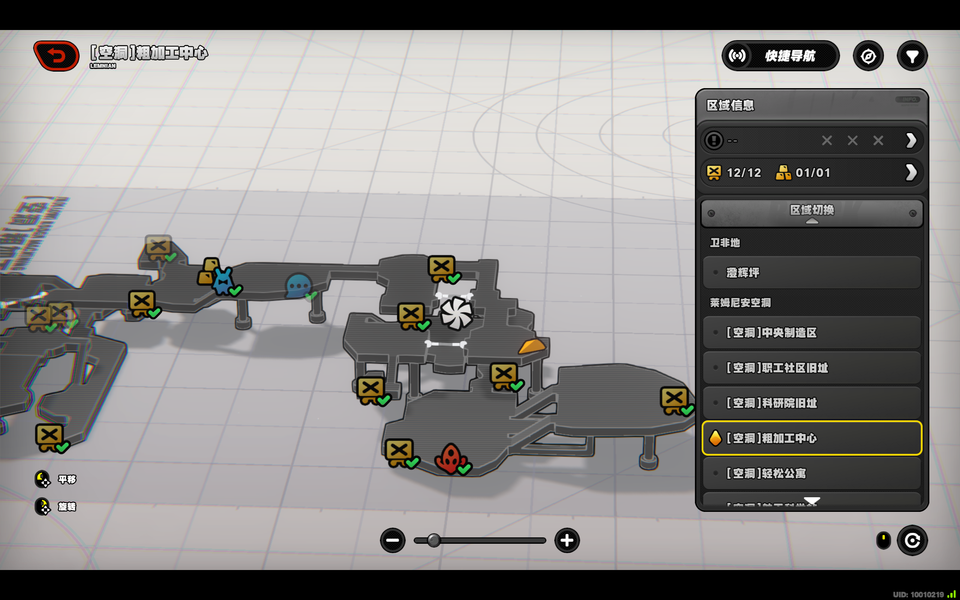
Task: Select [空洞]职工社区旧址 in the area list
Action: pyautogui.click(x=811, y=367)
